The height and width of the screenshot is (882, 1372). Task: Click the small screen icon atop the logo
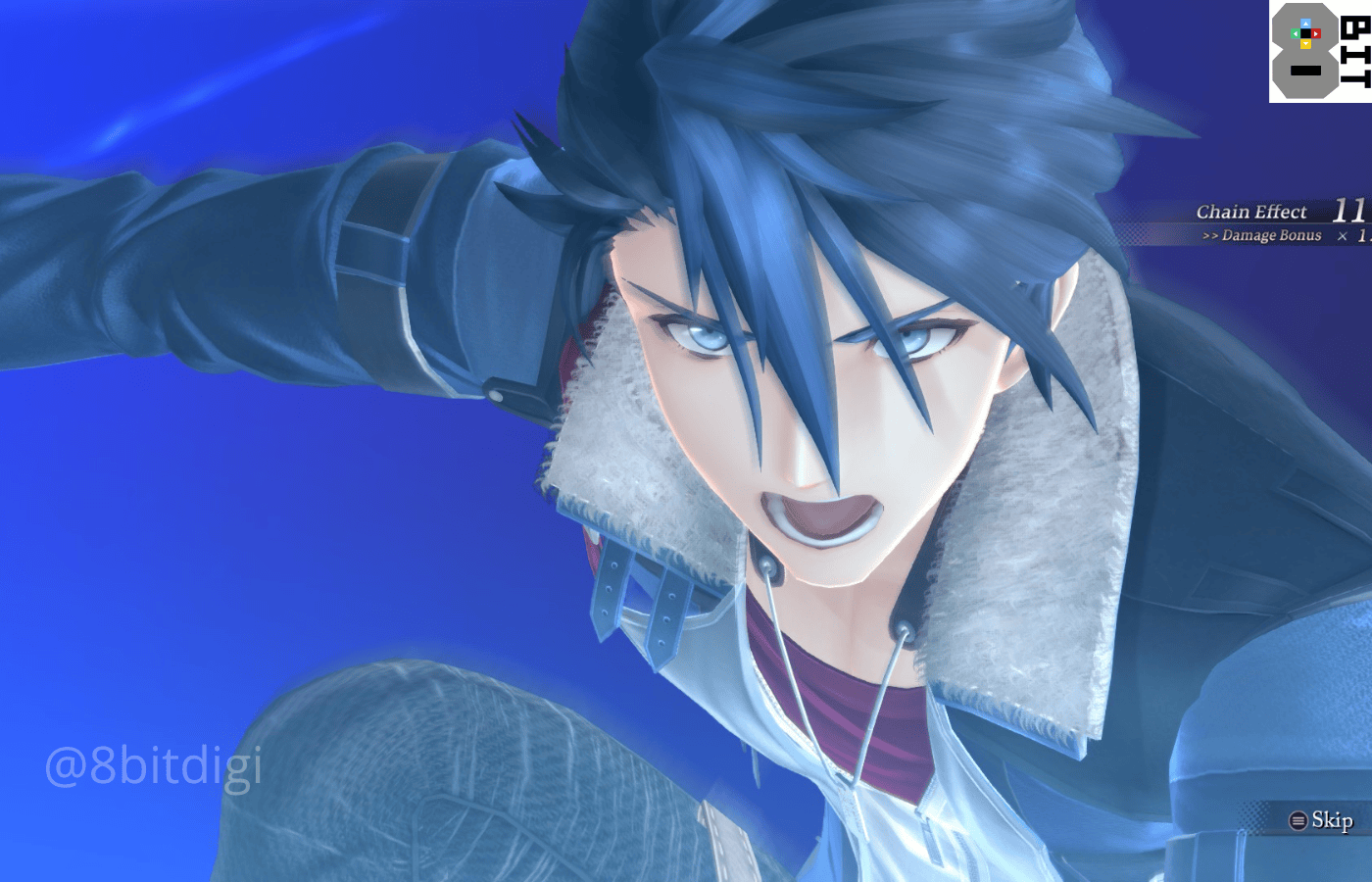point(1306,33)
